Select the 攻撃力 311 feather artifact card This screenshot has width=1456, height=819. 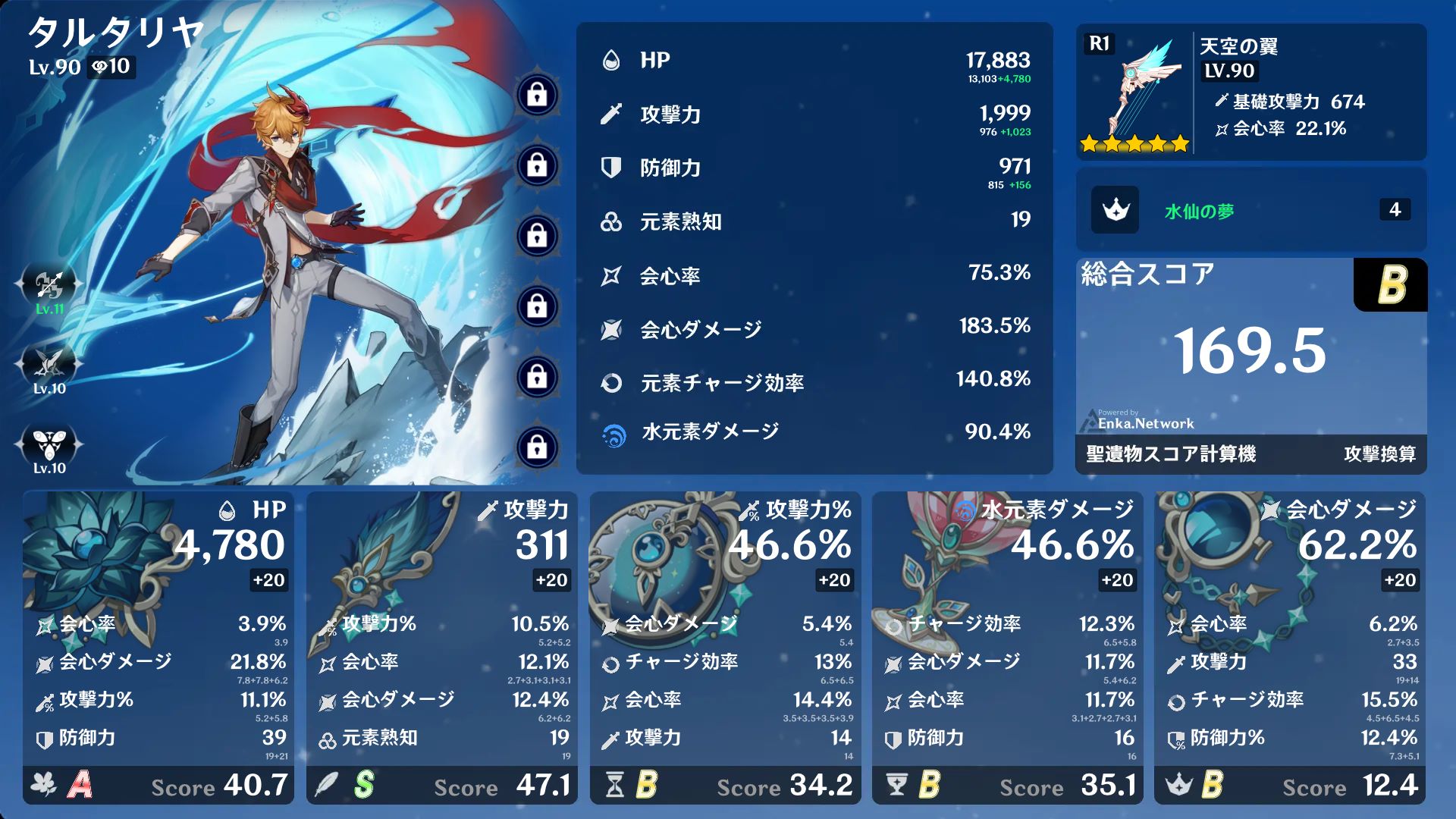pyautogui.click(x=441, y=647)
